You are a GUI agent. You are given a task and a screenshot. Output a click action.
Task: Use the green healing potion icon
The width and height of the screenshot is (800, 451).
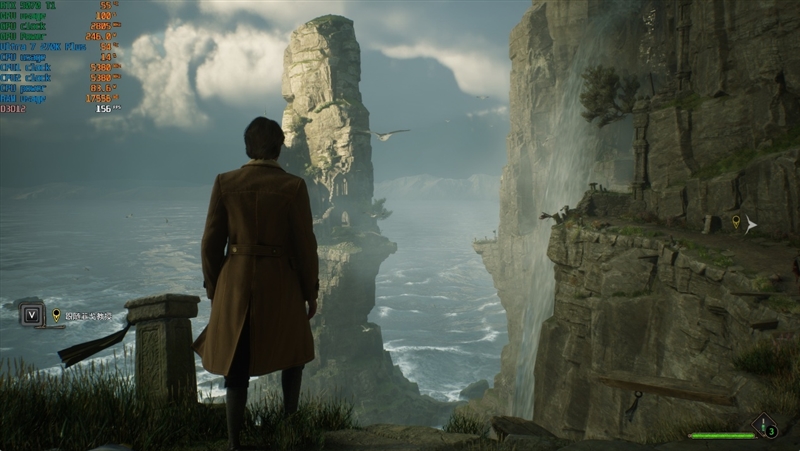(765, 427)
